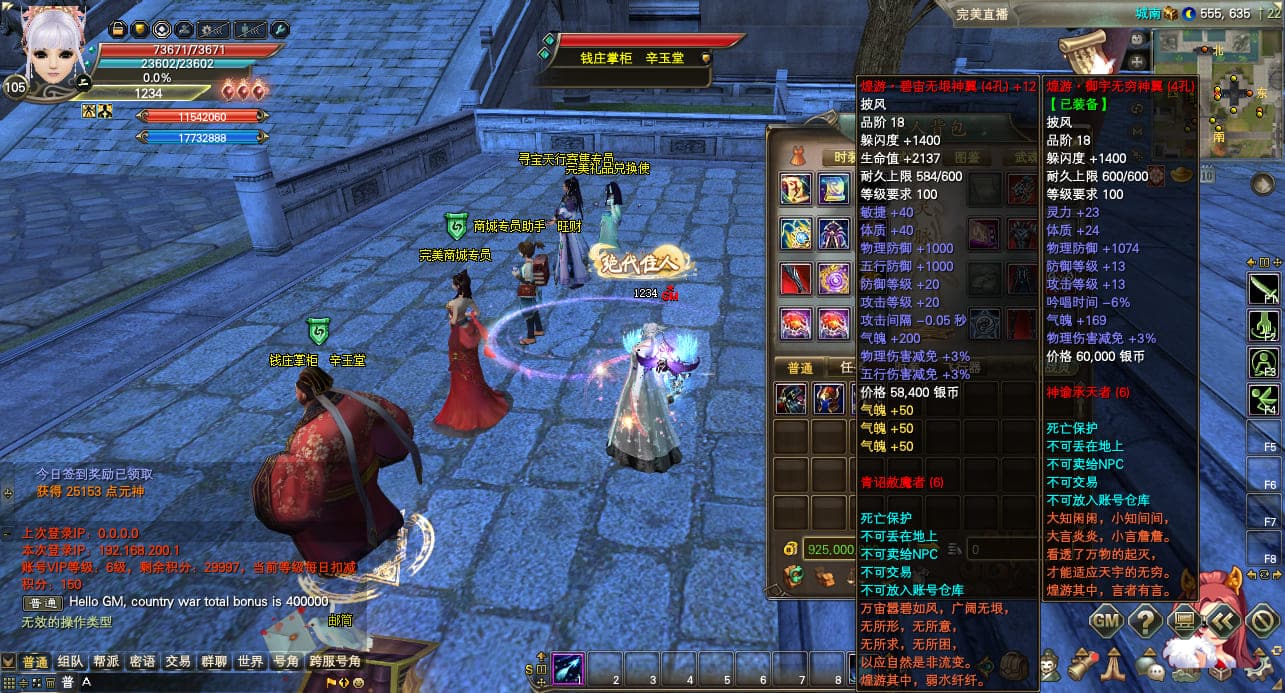1285x693 pixels.
Task: Select the 世界 world chat tab
Action: [250, 662]
